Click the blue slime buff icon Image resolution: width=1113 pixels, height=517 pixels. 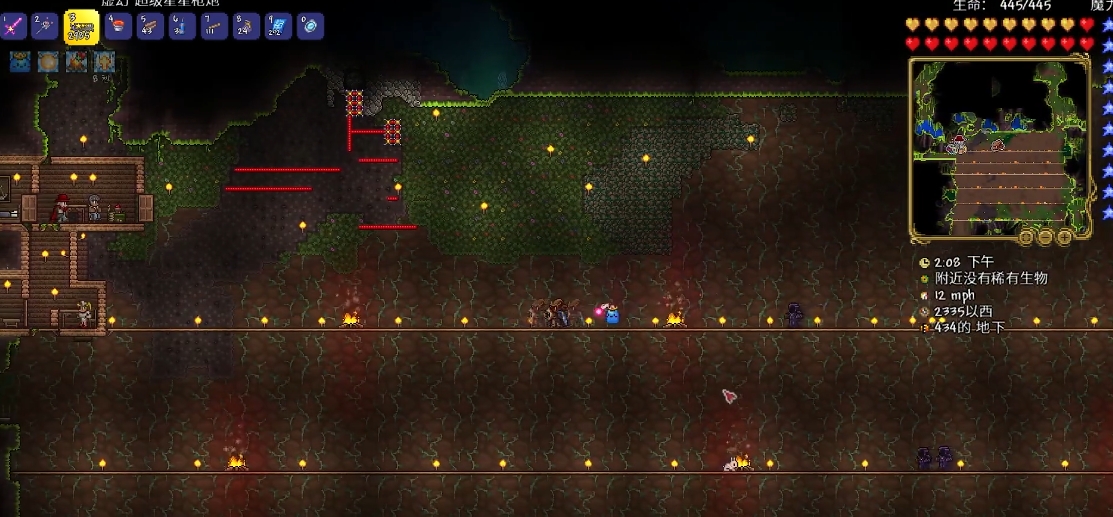tap(20, 63)
